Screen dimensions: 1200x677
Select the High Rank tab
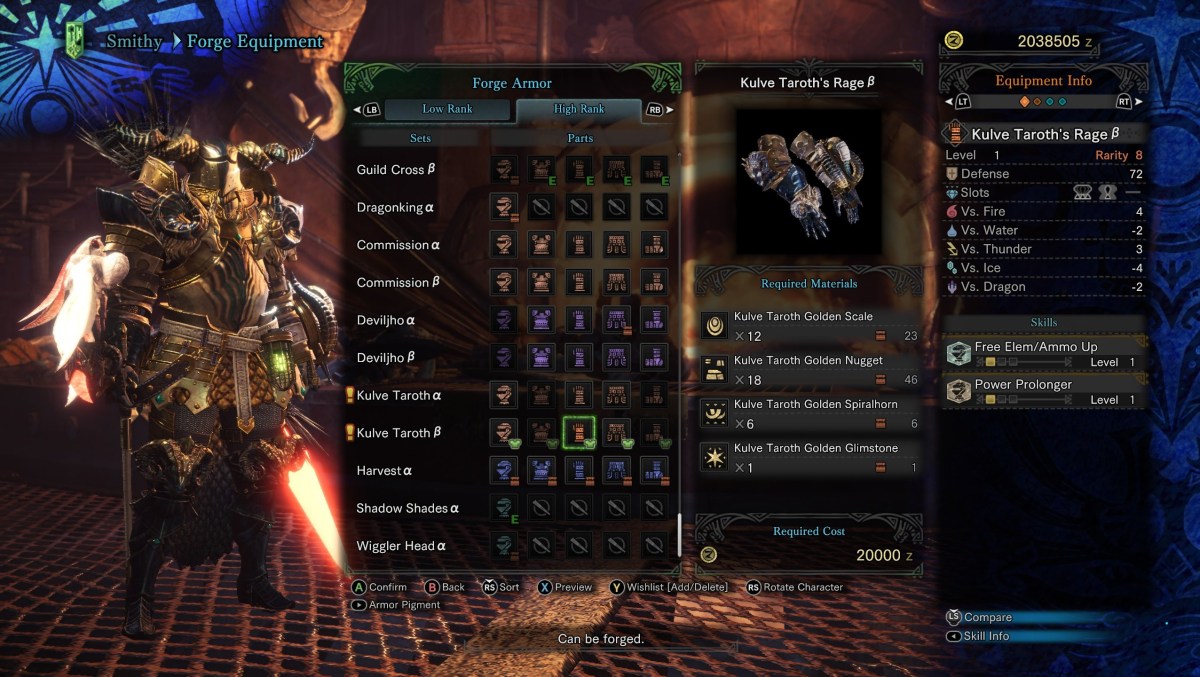[x=580, y=109]
